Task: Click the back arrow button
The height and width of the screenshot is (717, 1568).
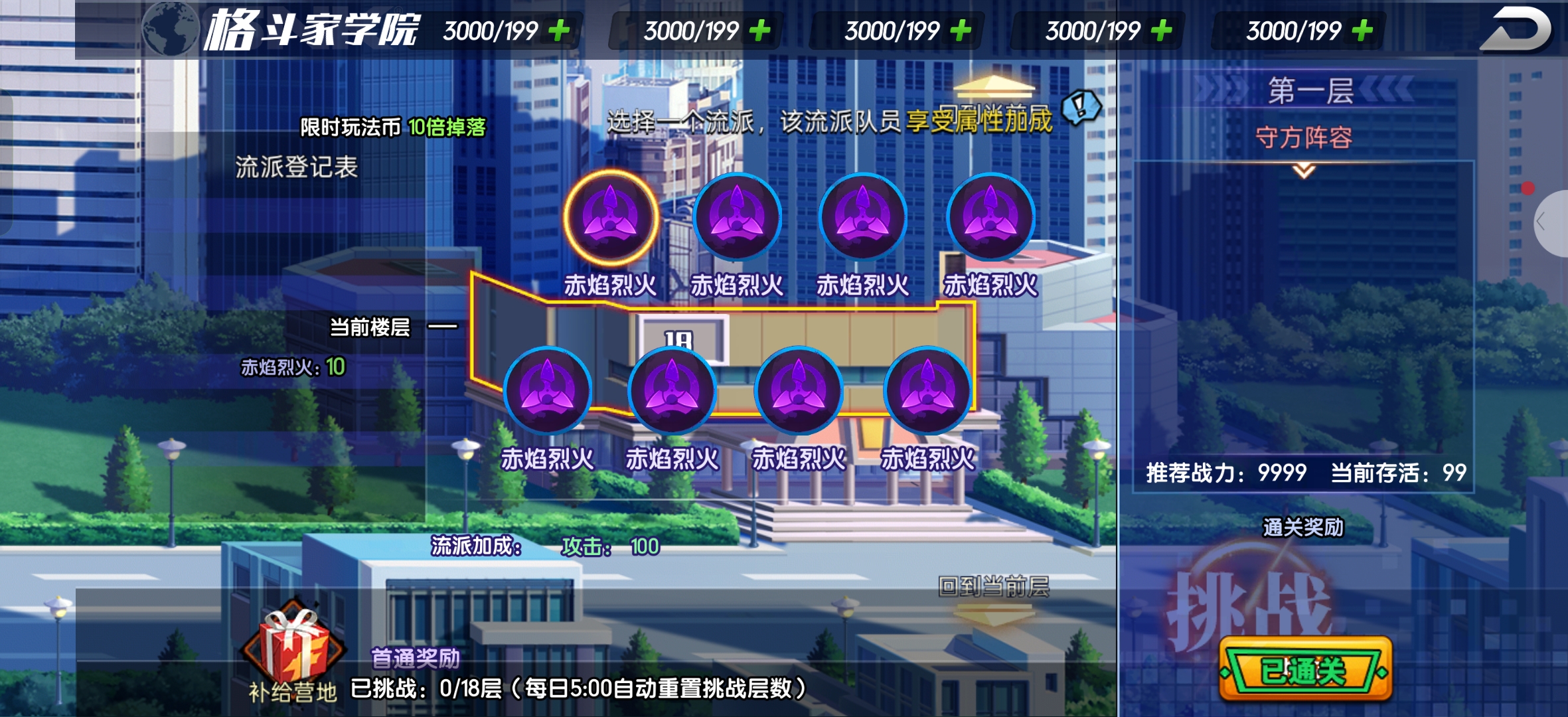Action: point(1517,30)
